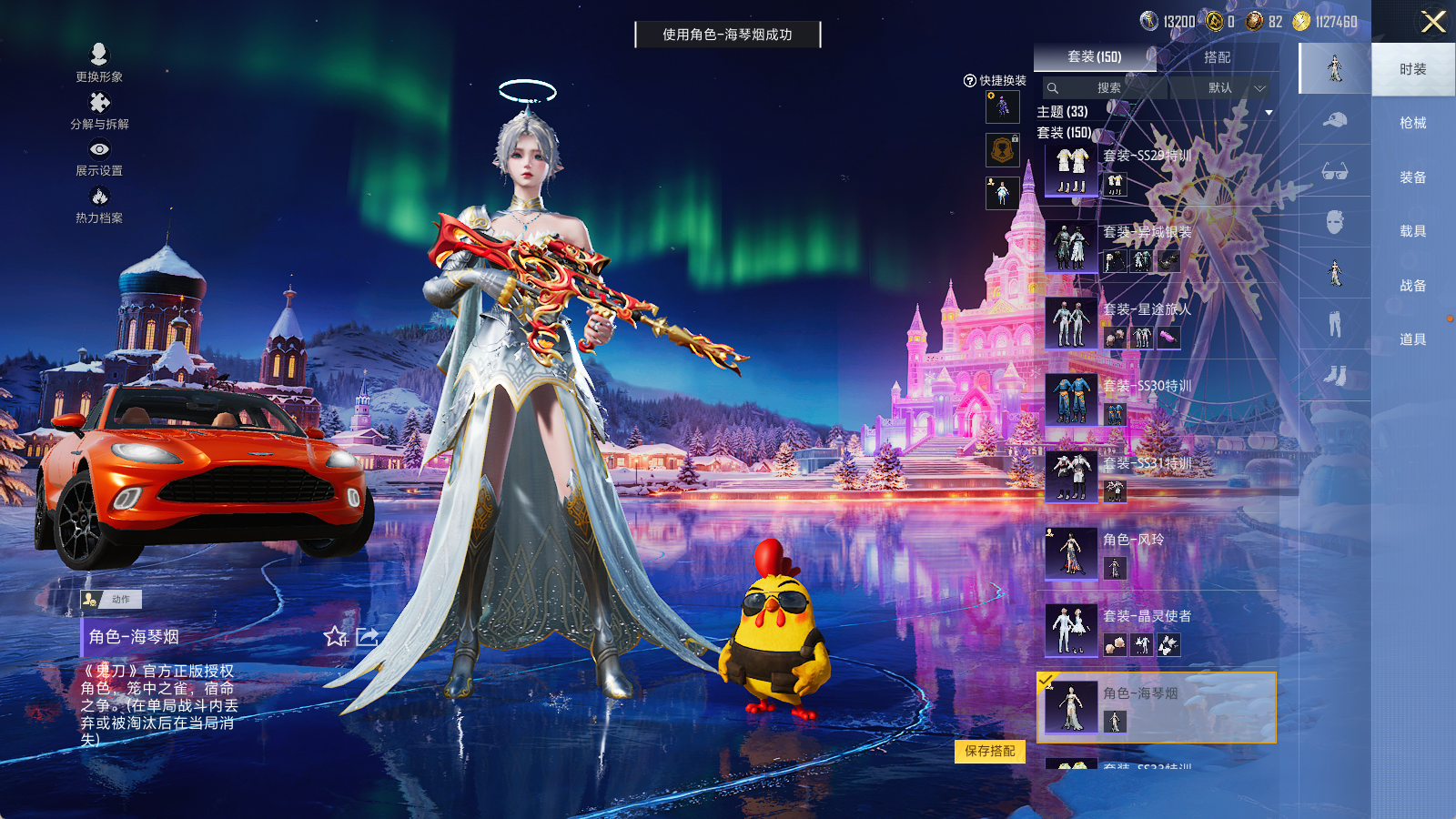Open 热力档案 heat profile
1456x819 pixels.
coord(99,204)
